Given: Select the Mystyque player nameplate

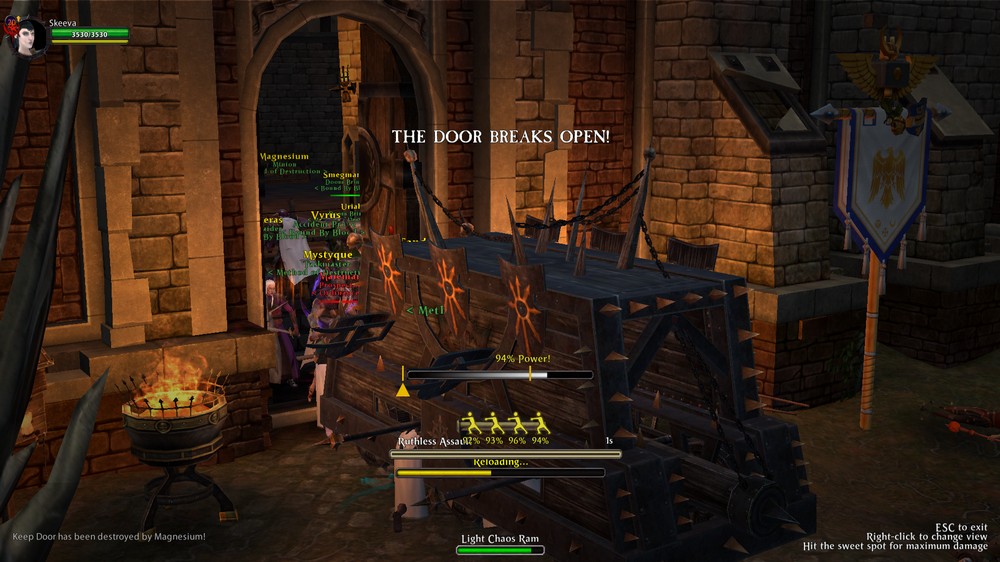Looking at the screenshot, I should point(328,255).
